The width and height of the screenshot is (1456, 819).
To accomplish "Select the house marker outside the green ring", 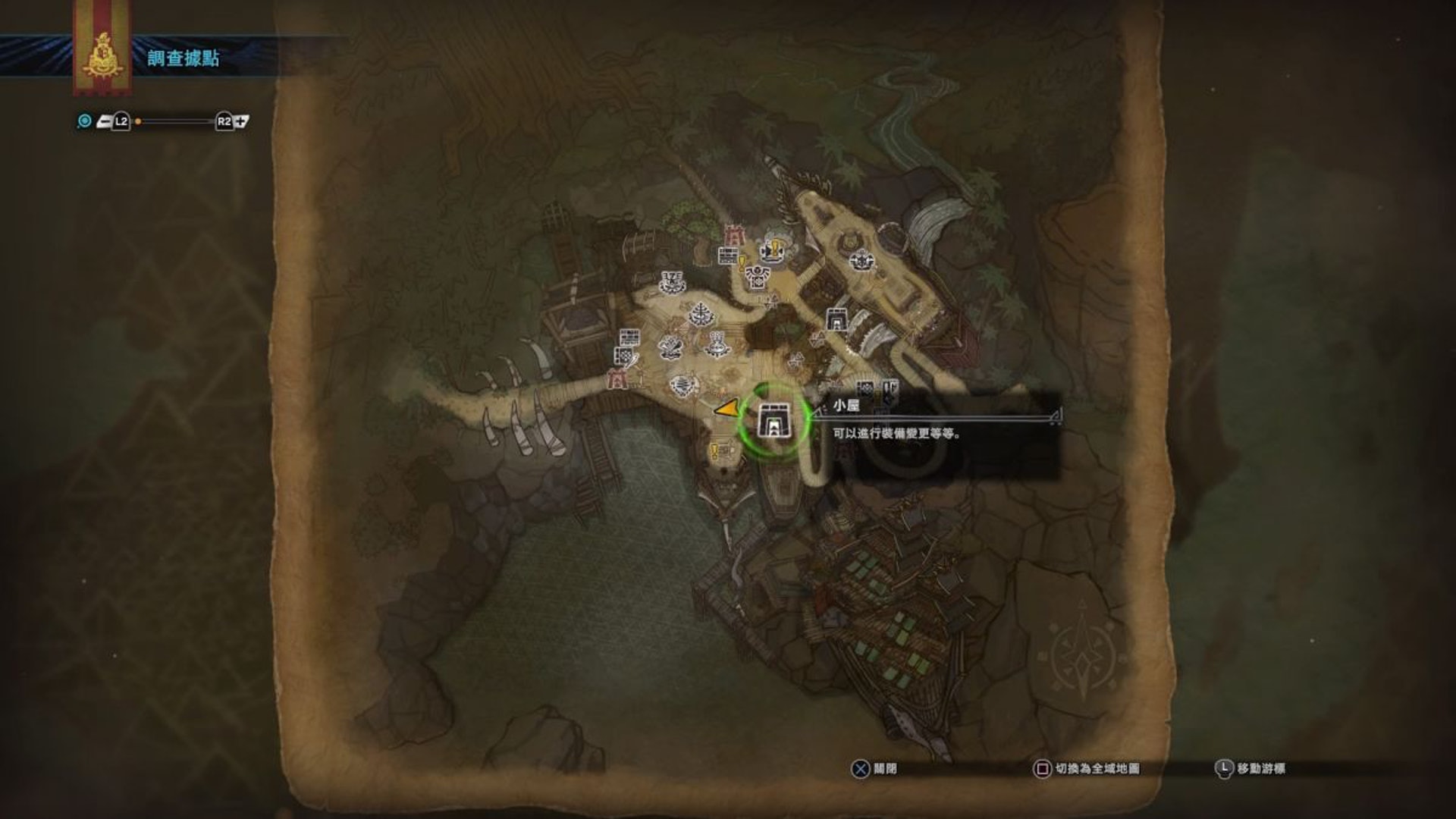I will coord(836,320).
